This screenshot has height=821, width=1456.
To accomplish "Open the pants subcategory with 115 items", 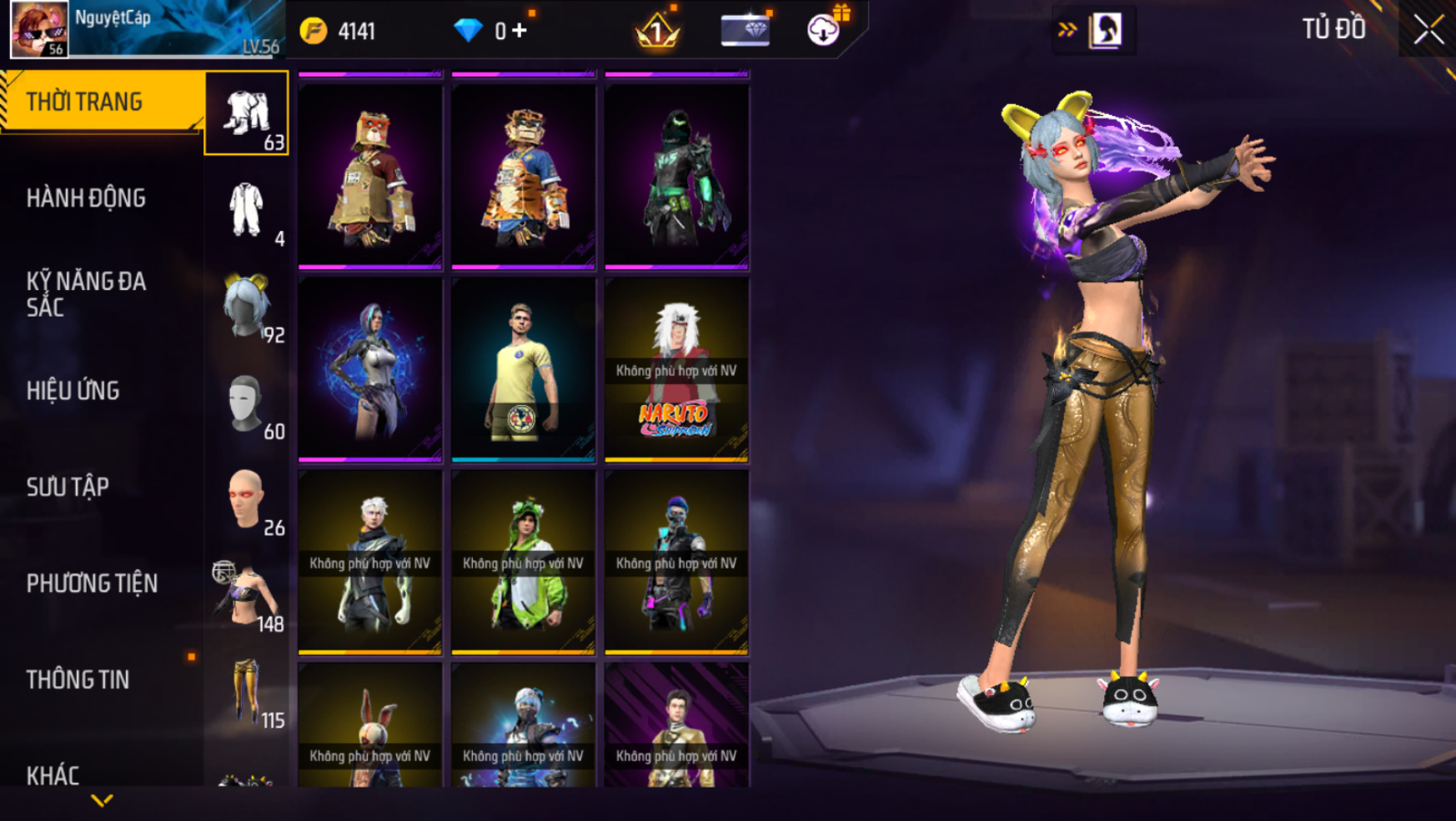I will click(x=247, y=692).
